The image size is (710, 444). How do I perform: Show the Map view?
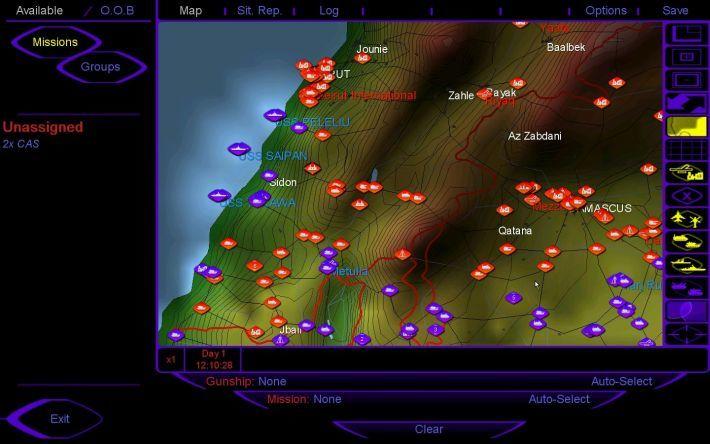pos(190,10)
